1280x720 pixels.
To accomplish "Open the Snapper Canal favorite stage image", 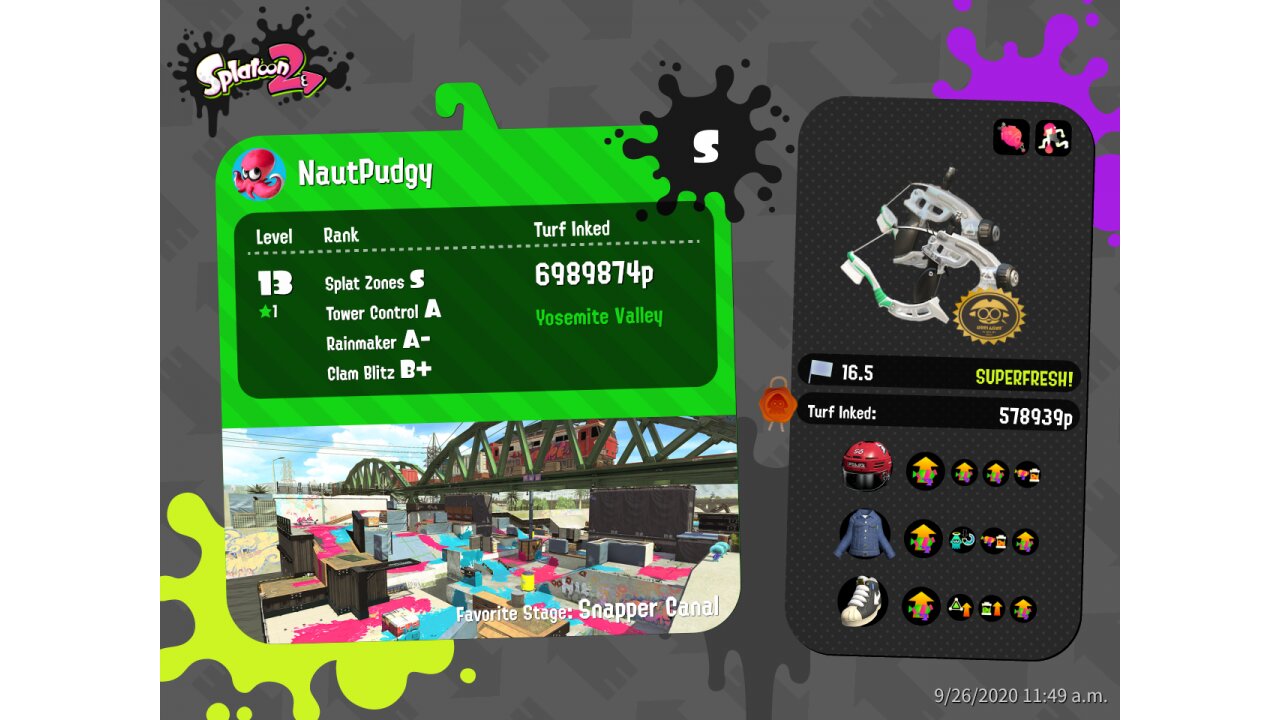I will click(480, 530).
